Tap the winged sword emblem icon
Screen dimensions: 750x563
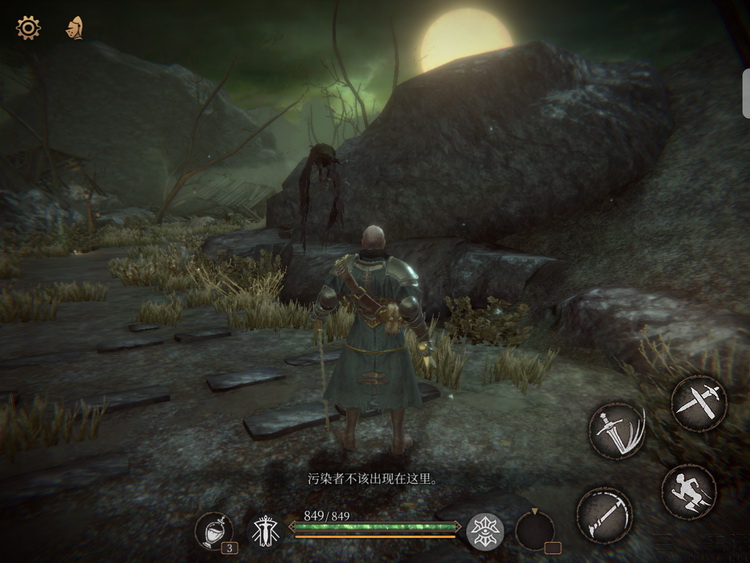coord(266,530)
